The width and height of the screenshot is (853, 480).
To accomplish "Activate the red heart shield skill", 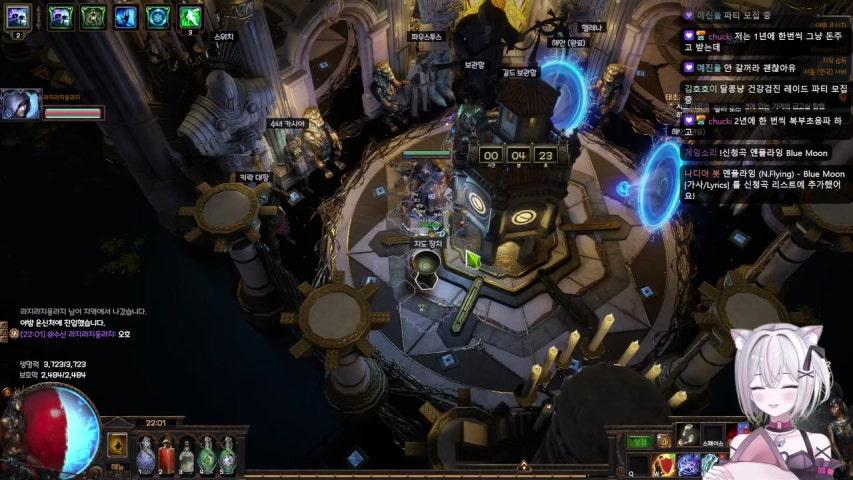I will (664, 465).
